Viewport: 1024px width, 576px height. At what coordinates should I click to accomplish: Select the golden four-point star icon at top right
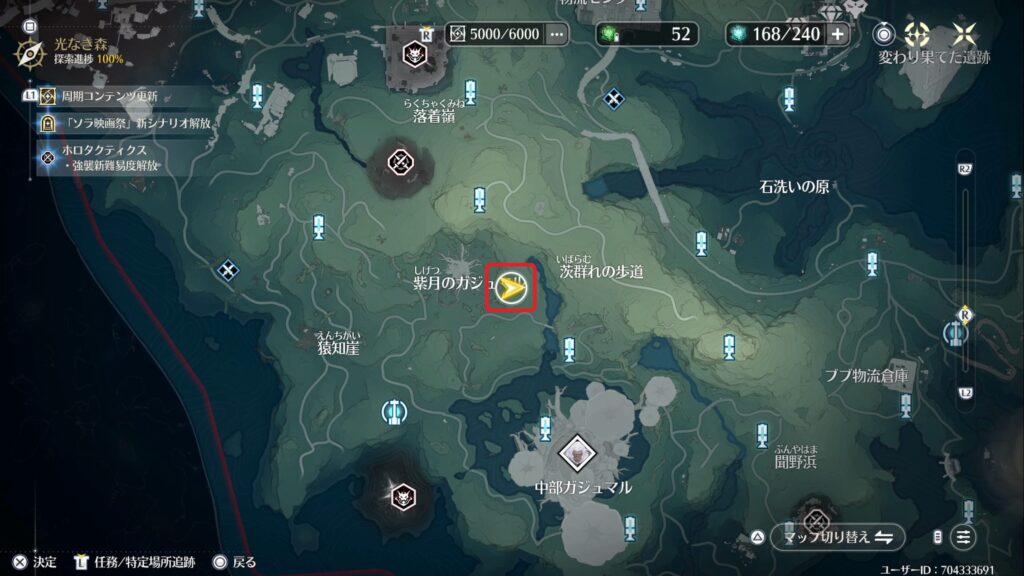[x=965, y=33]
